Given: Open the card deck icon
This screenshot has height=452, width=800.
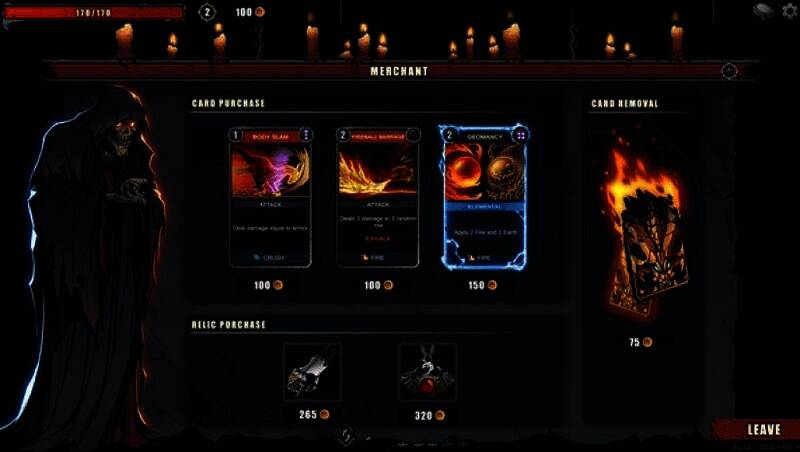Looking at the screenshot, I should coord(763,11).
